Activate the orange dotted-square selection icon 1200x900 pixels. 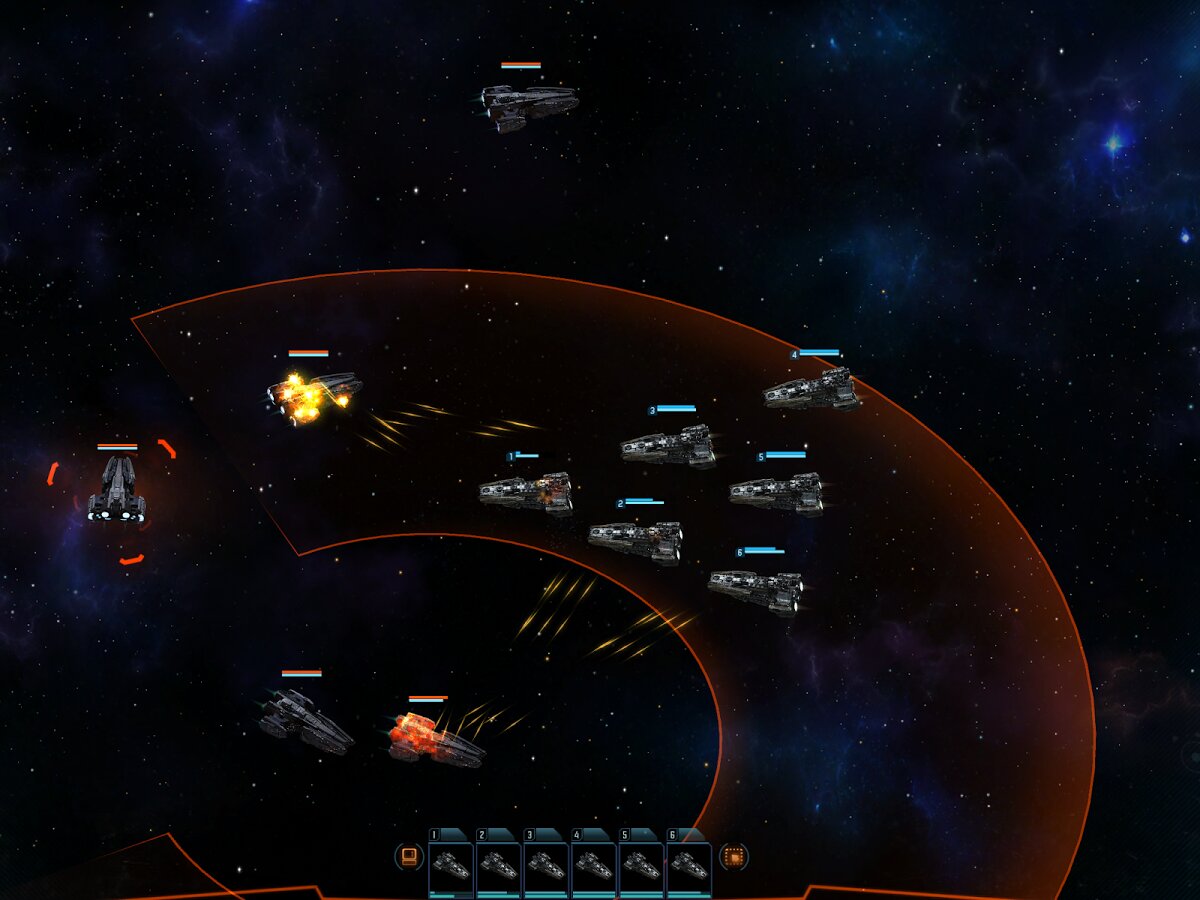(733, 856)
